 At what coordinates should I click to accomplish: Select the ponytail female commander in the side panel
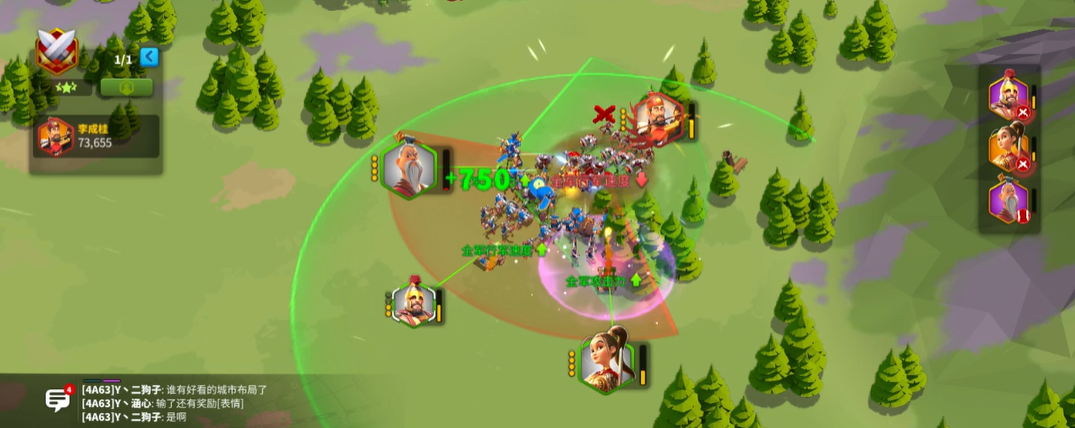(x=1009, y=148)
